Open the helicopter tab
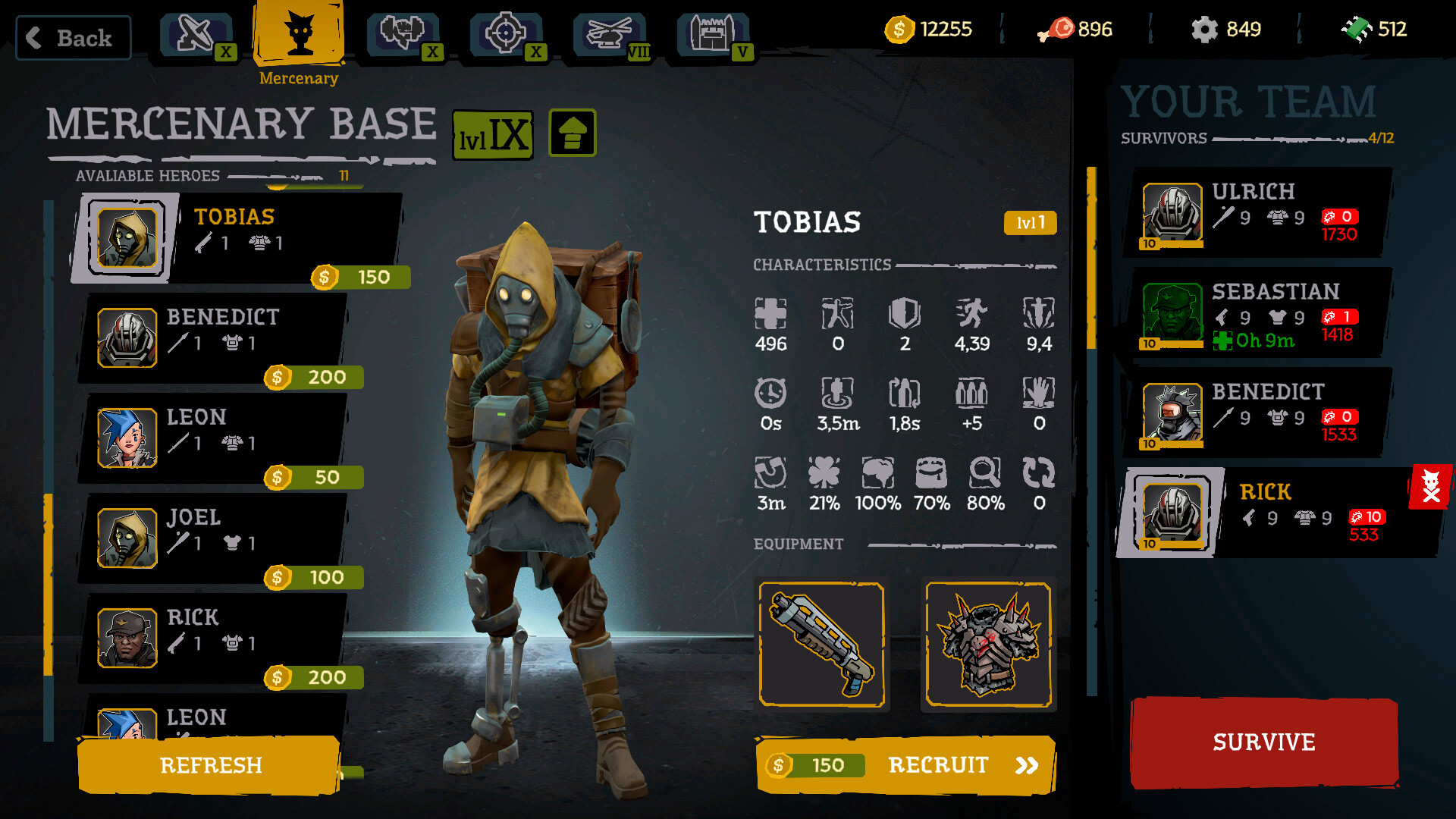1456x819 pixels. click(610, 35)
